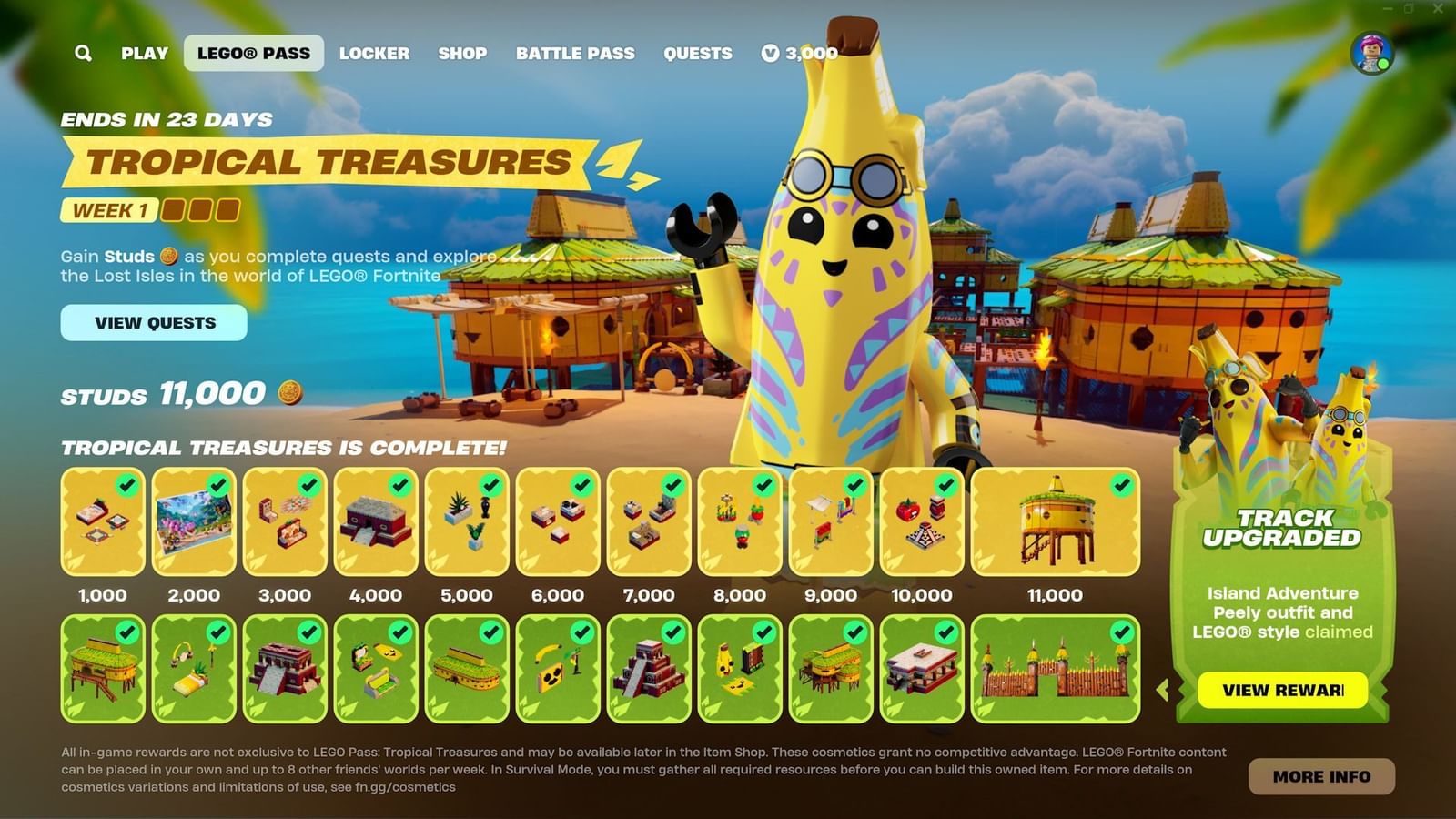Open the SHOP menu item
1456x819 pixels.
(x=462, y=54)
